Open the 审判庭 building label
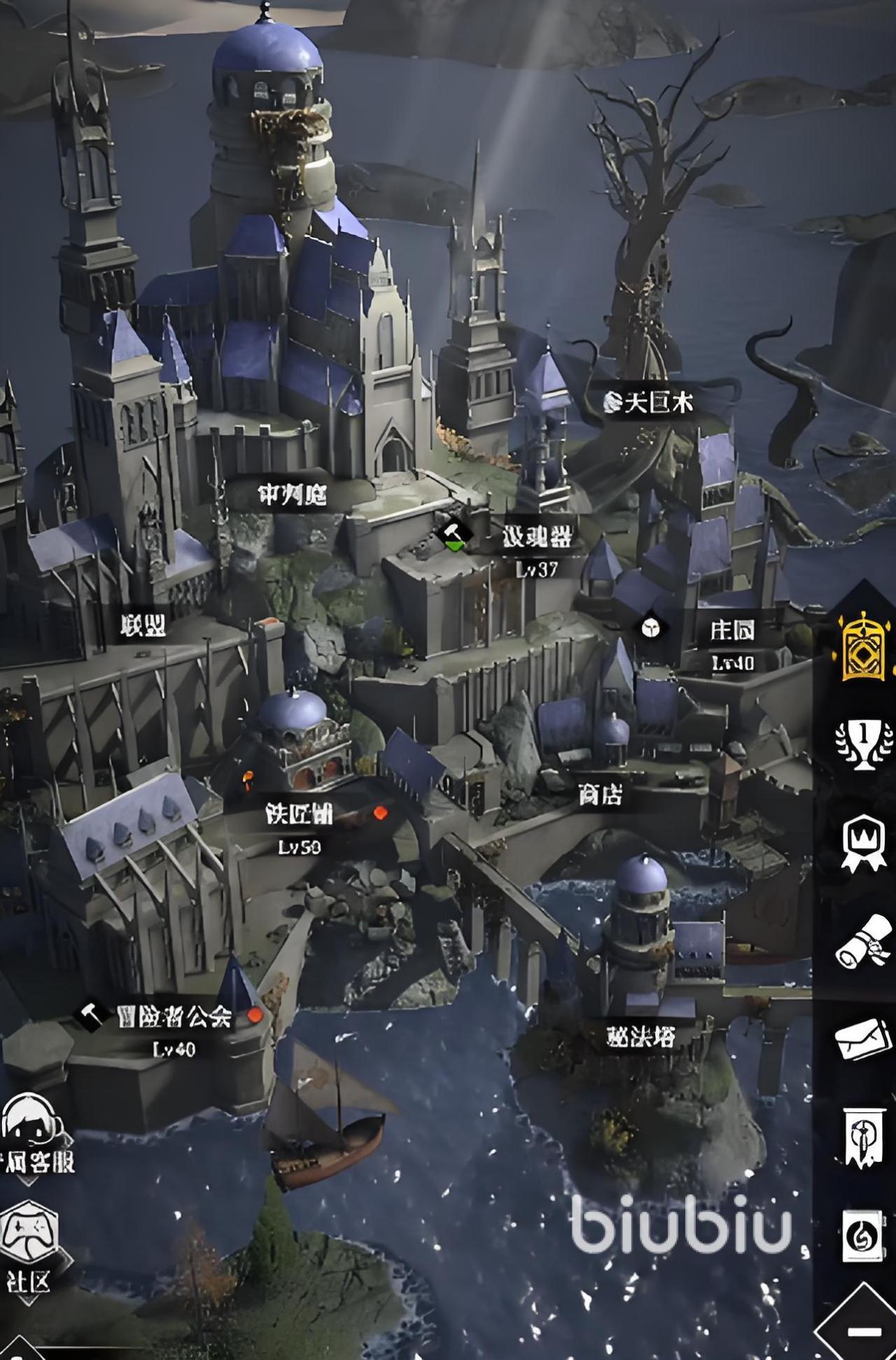896x1360 pixels. tap(292, 496)
